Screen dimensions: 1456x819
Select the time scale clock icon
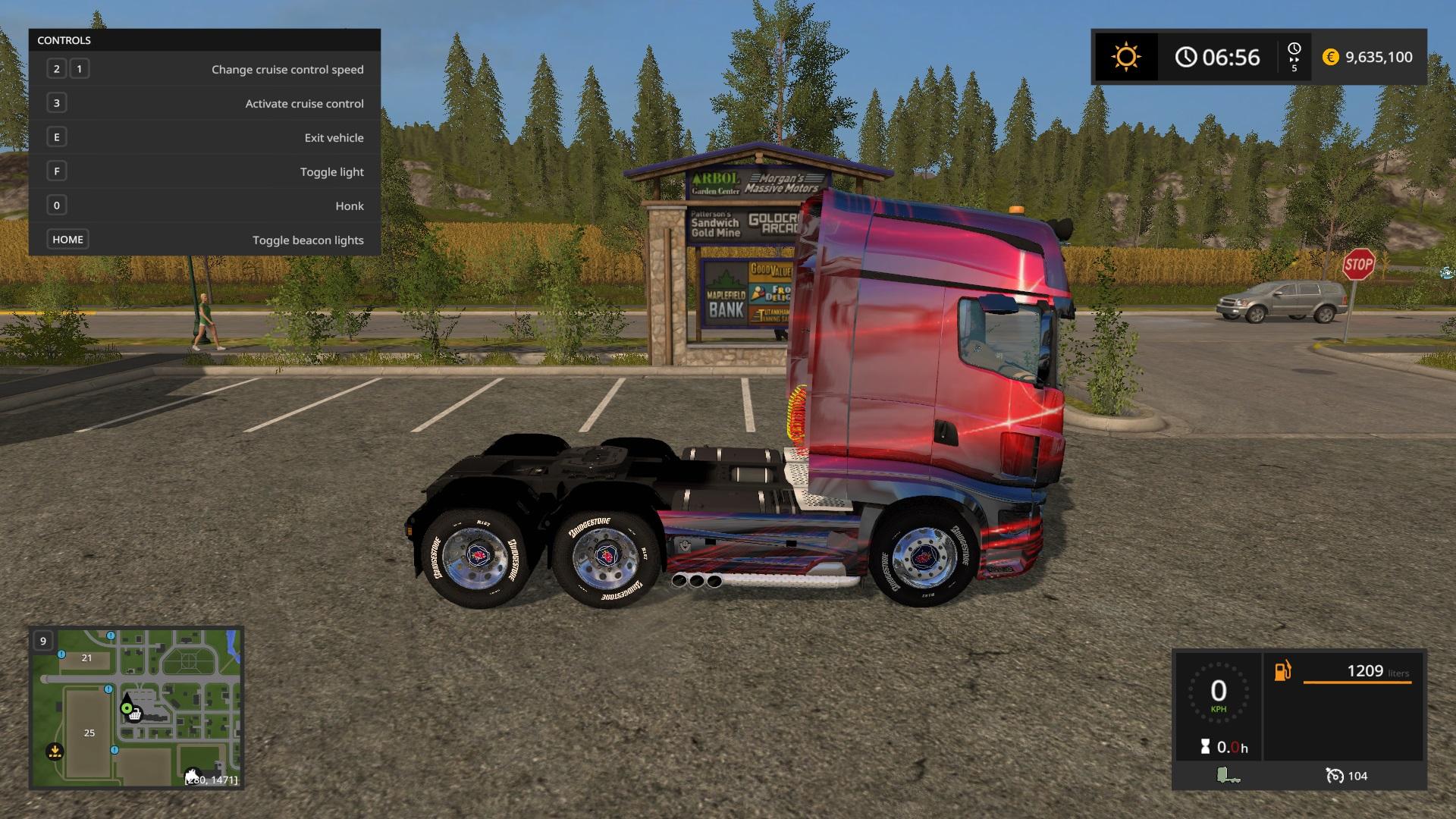click(1294, 49)
